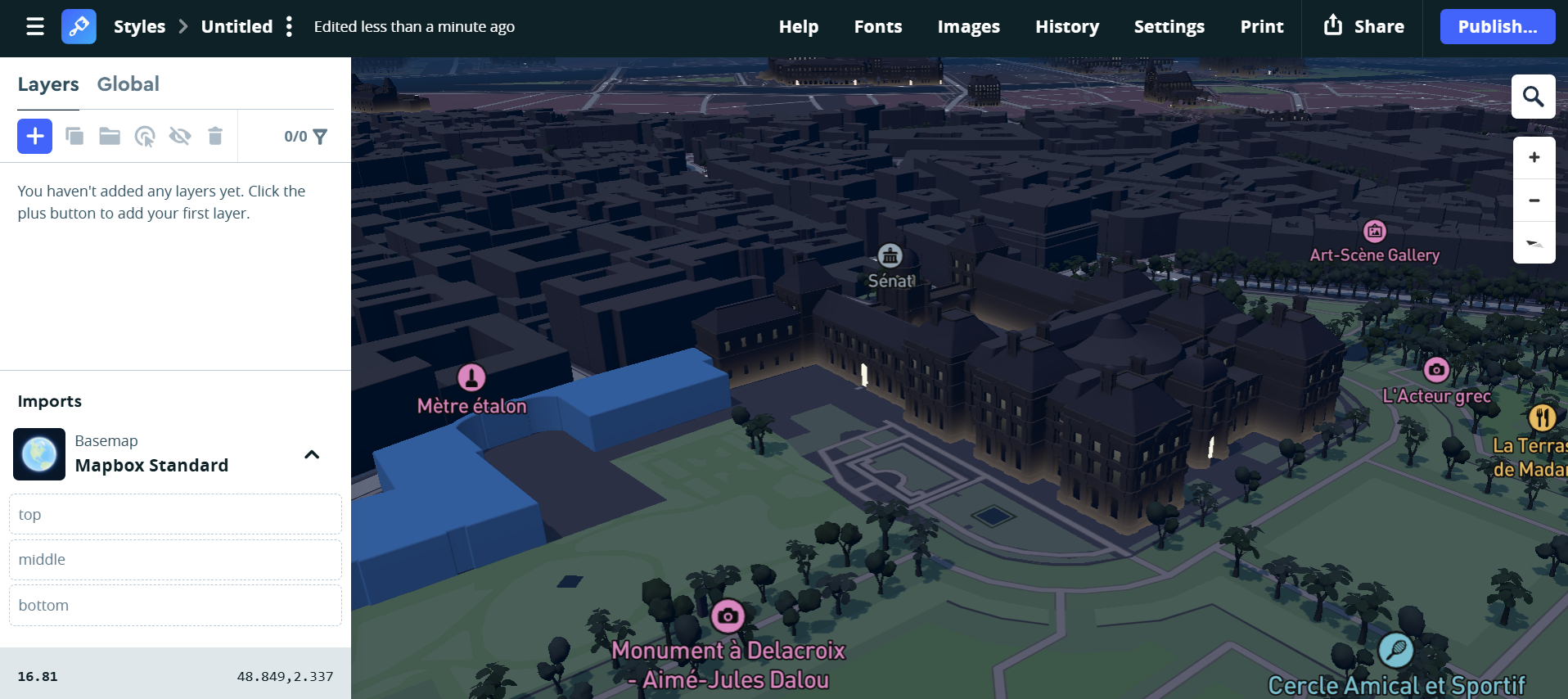This screenshot has width=1568, height=699.
Task: Enable the select-layer-on-click tool
Action: tap(145, 136)
